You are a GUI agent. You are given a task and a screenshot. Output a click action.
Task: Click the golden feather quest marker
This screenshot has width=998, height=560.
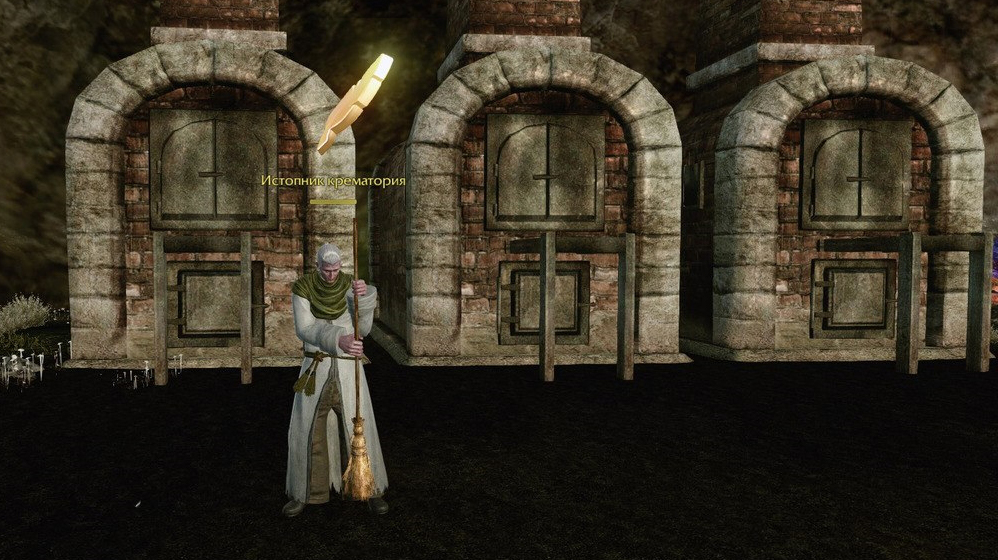355,102
